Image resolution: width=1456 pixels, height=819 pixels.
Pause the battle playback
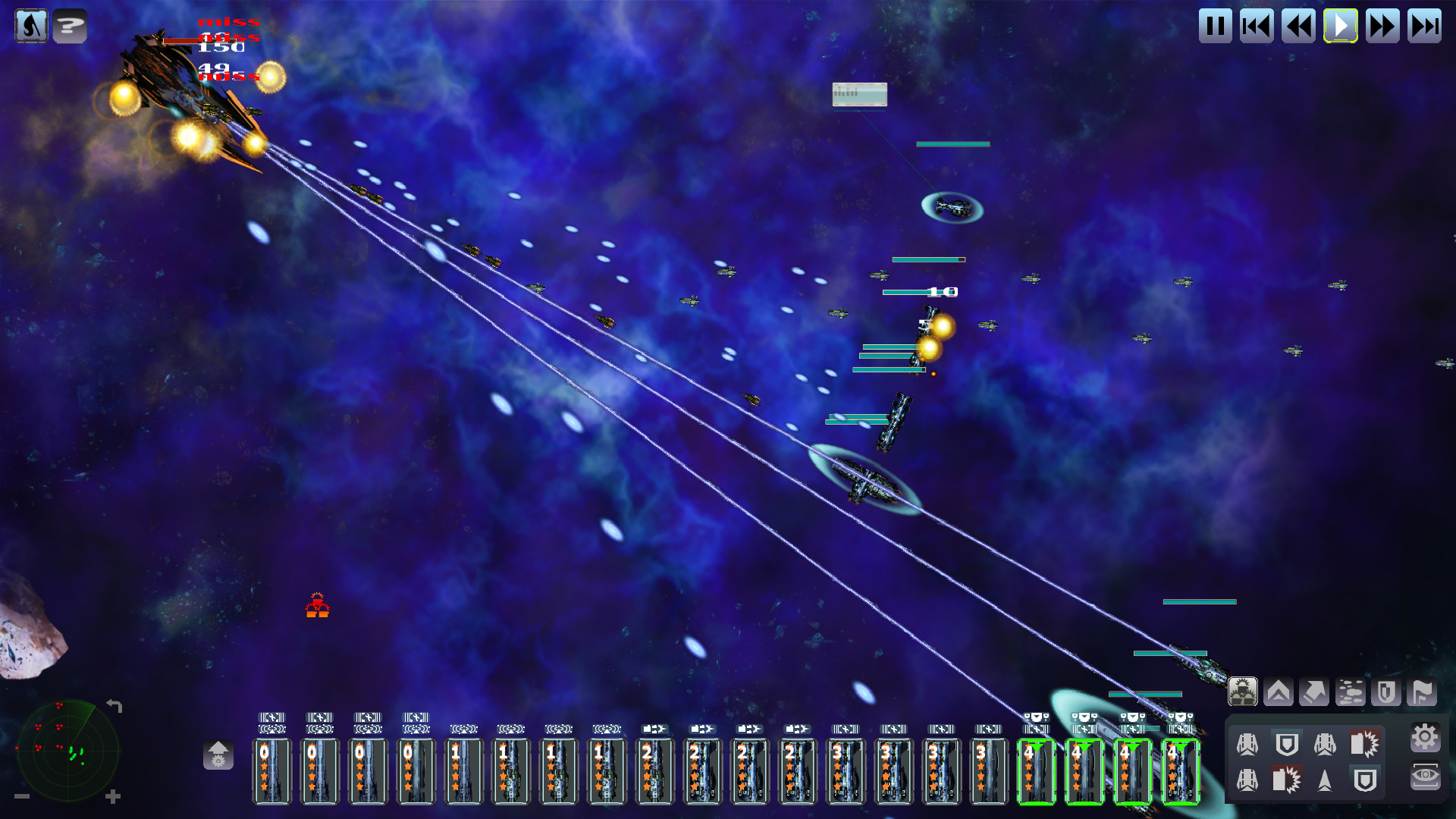pos(1215,26)
